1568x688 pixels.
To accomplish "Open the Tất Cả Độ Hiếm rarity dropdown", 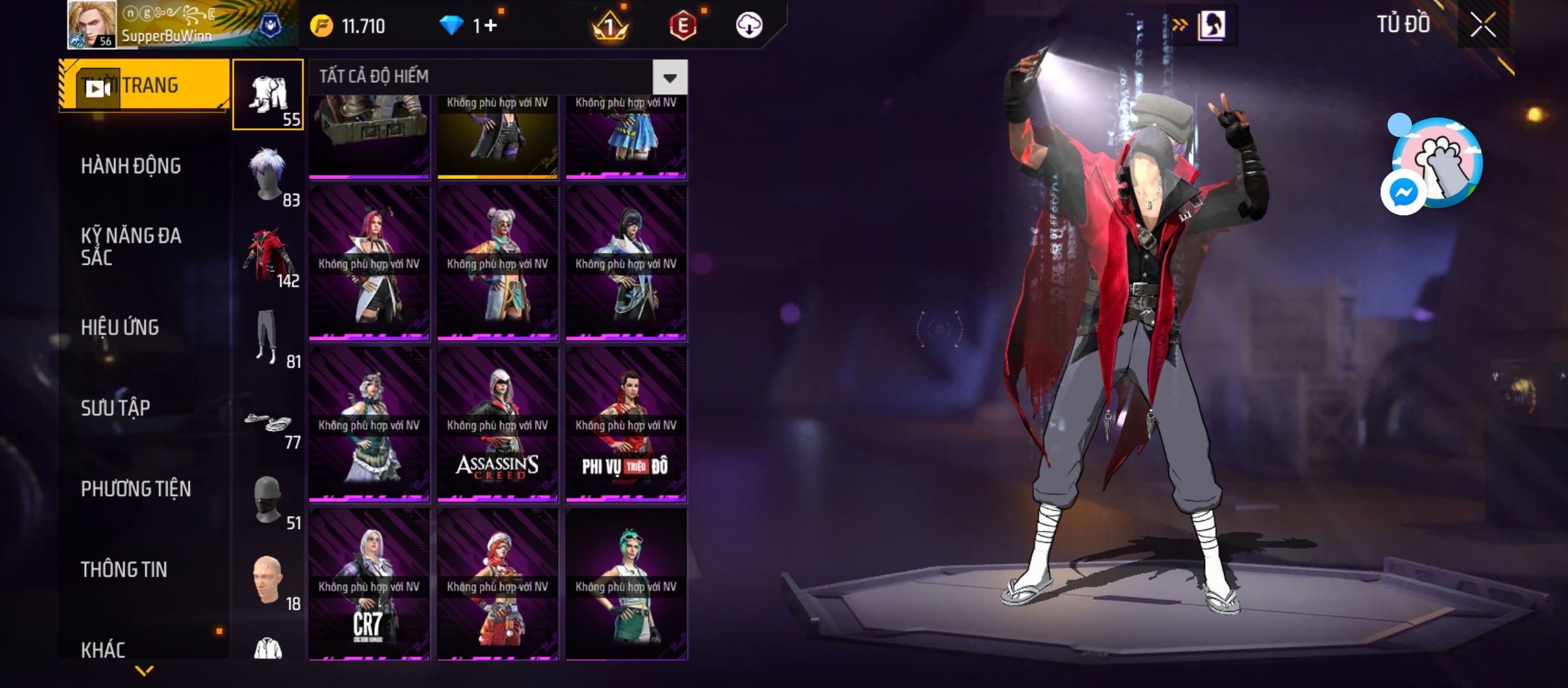I will click(669, 78).
